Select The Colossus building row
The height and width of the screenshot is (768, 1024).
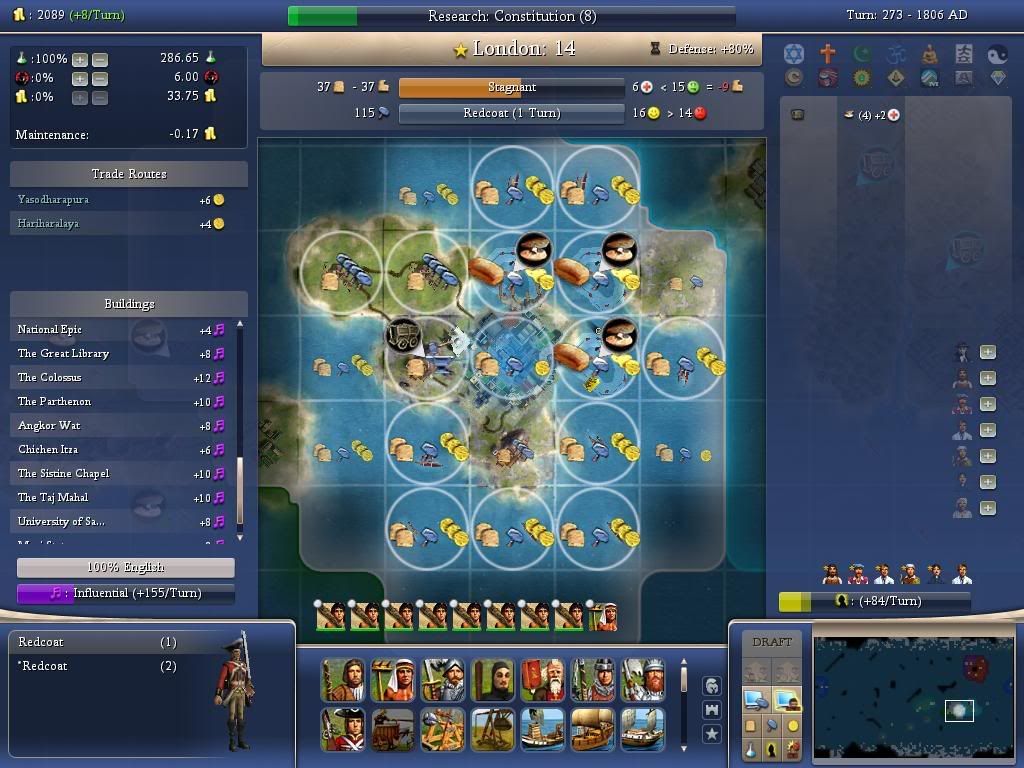(x=50, y=377)
